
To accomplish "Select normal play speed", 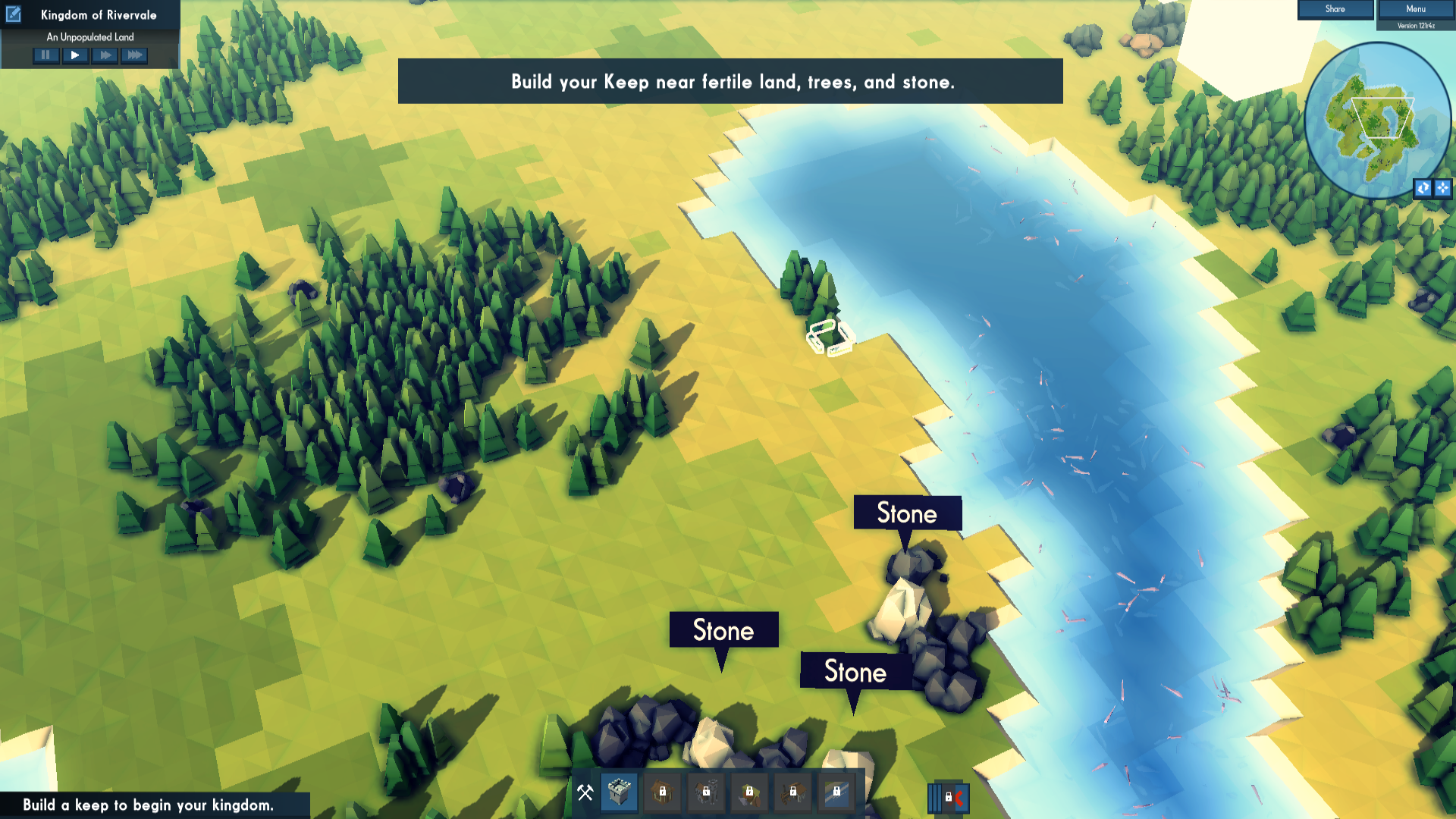I will coord(75,55).
